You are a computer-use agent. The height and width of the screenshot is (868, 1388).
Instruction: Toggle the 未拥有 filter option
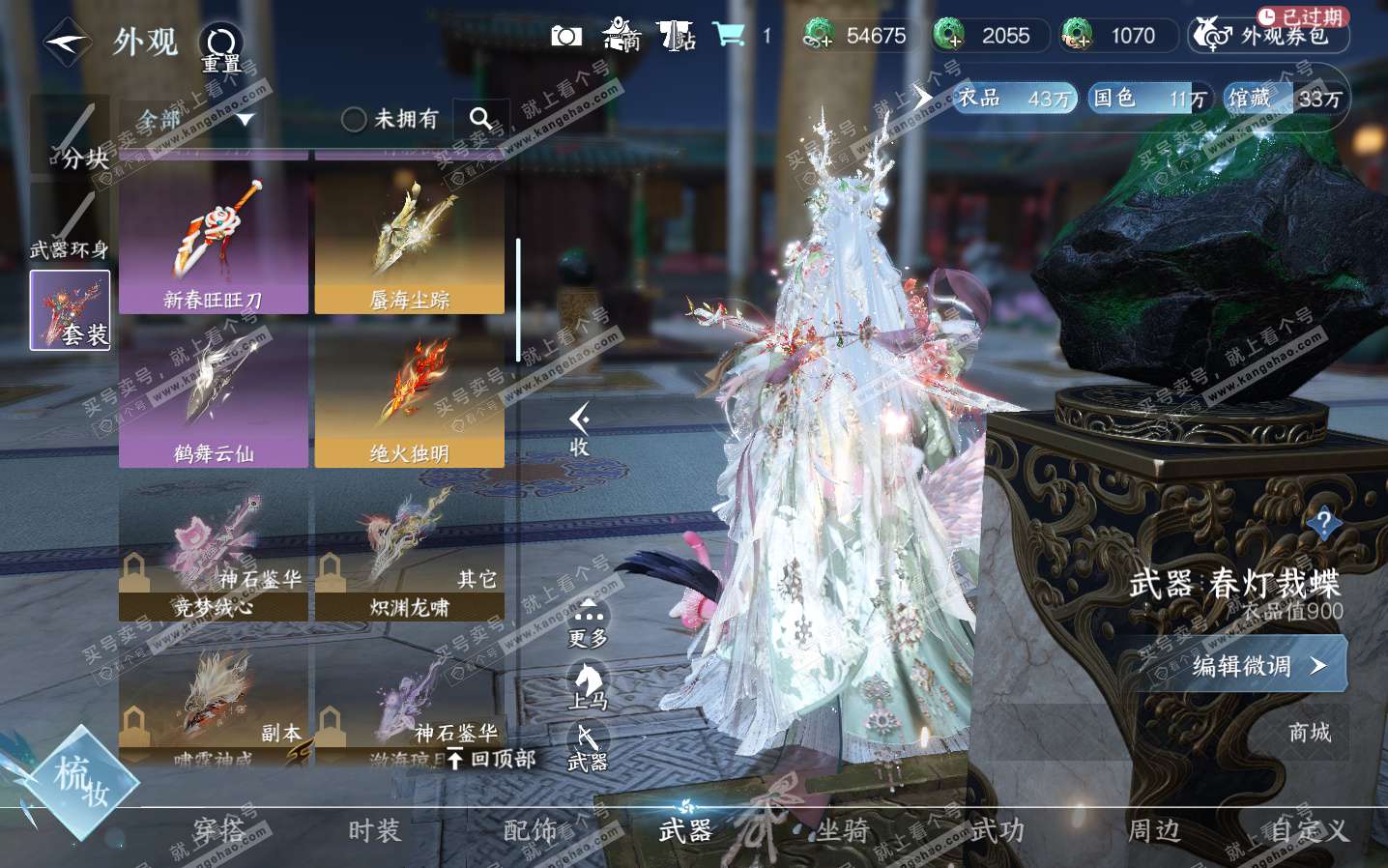click(354, 120)
